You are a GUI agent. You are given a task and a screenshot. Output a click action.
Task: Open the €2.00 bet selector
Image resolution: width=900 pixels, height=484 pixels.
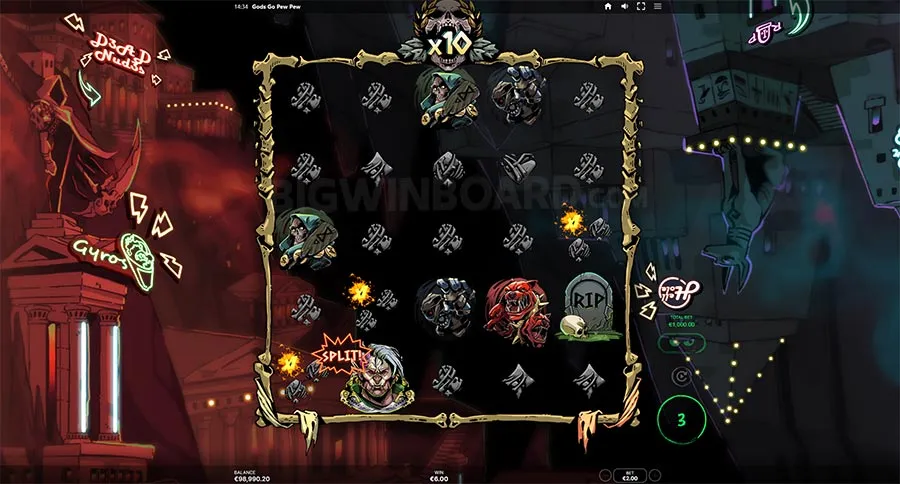point(631,473)
